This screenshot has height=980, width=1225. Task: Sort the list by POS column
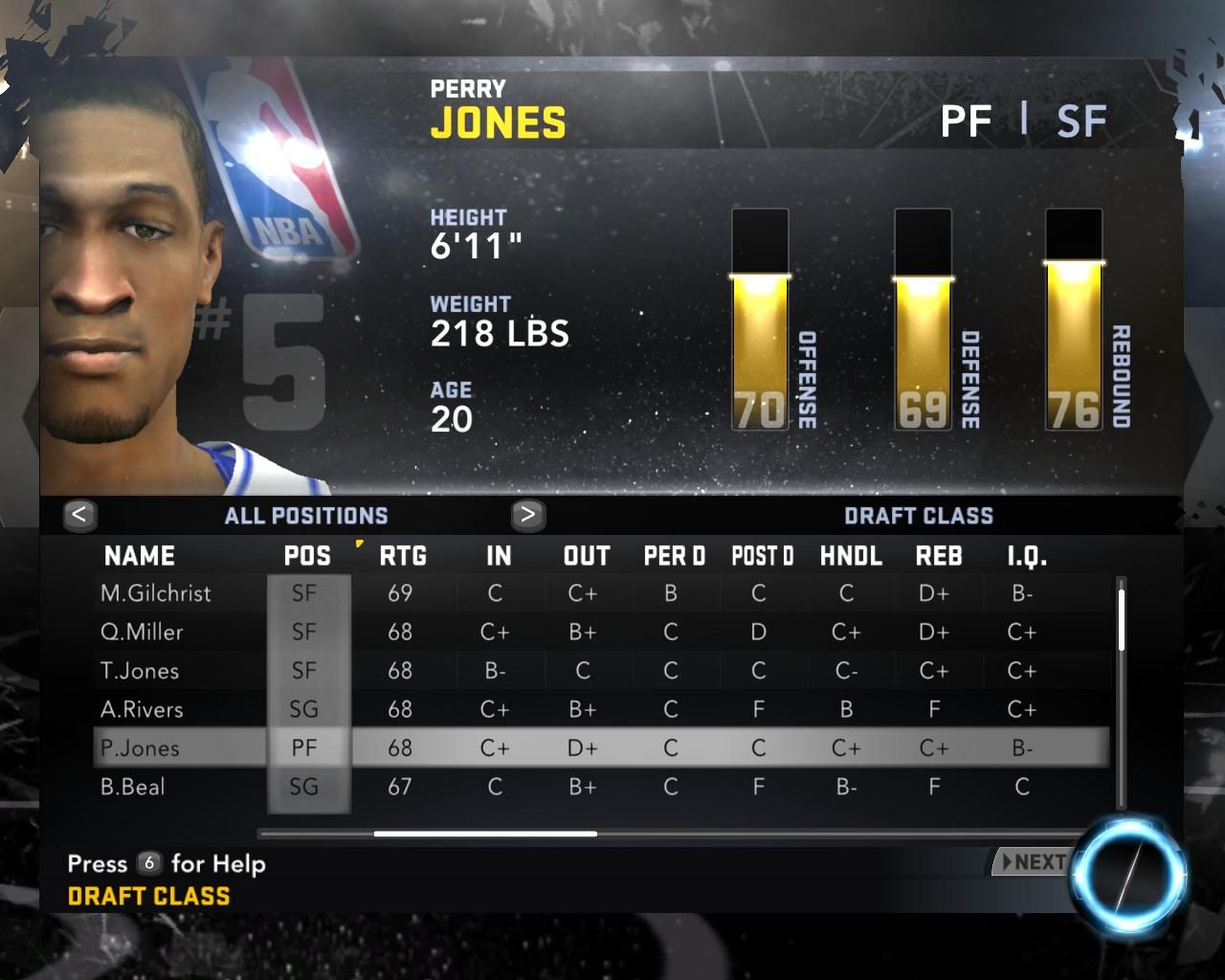pos(307,556)
